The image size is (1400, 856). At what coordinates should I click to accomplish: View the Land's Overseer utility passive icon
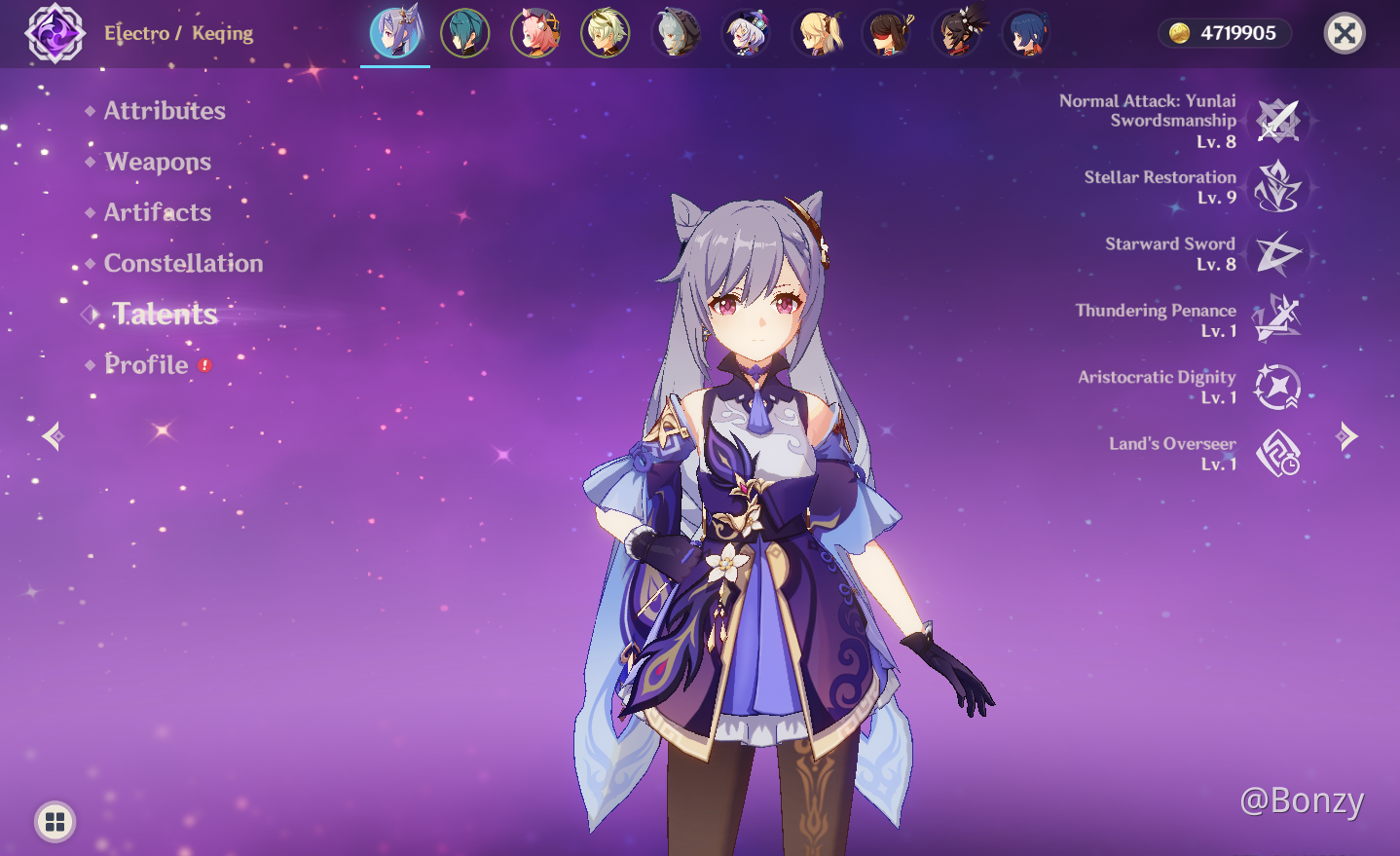tap(1278, 454)
